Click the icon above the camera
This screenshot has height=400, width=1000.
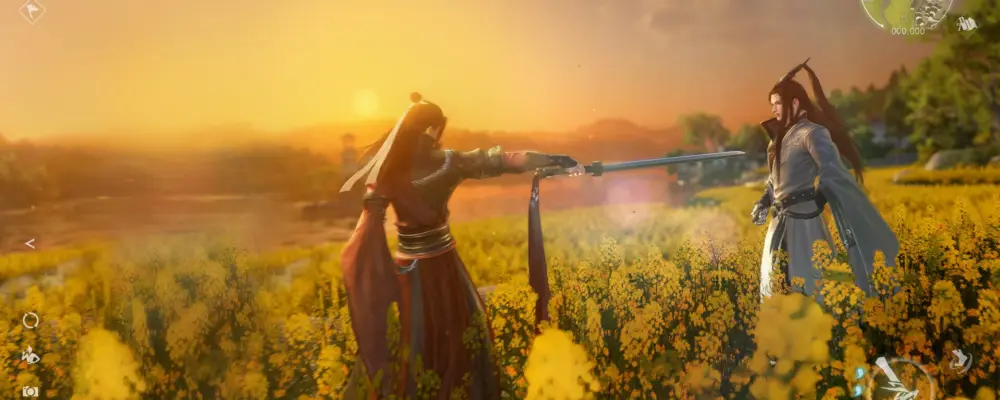31,355
